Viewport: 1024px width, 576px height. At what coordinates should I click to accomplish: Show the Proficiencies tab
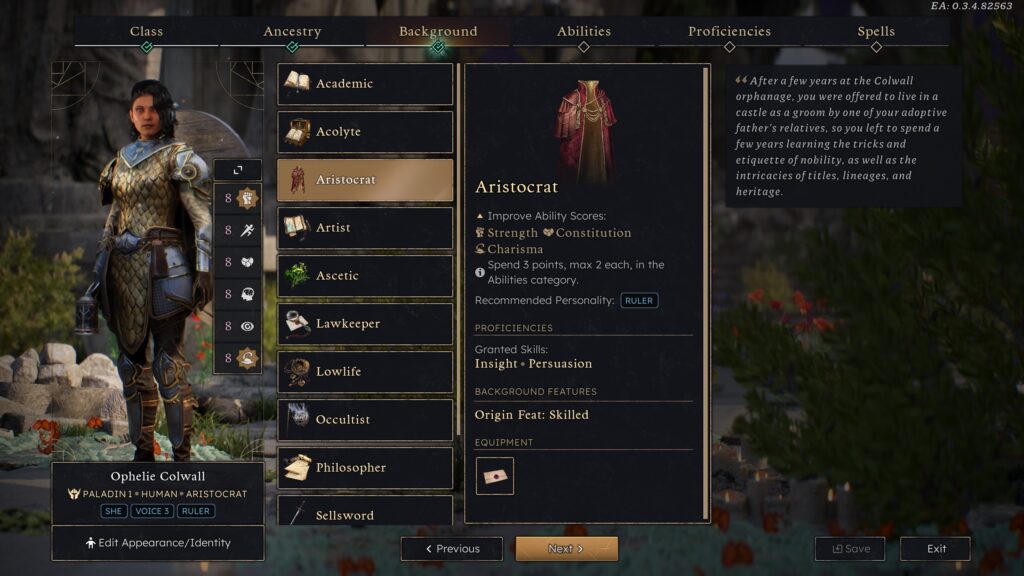[x=729, y=32]
